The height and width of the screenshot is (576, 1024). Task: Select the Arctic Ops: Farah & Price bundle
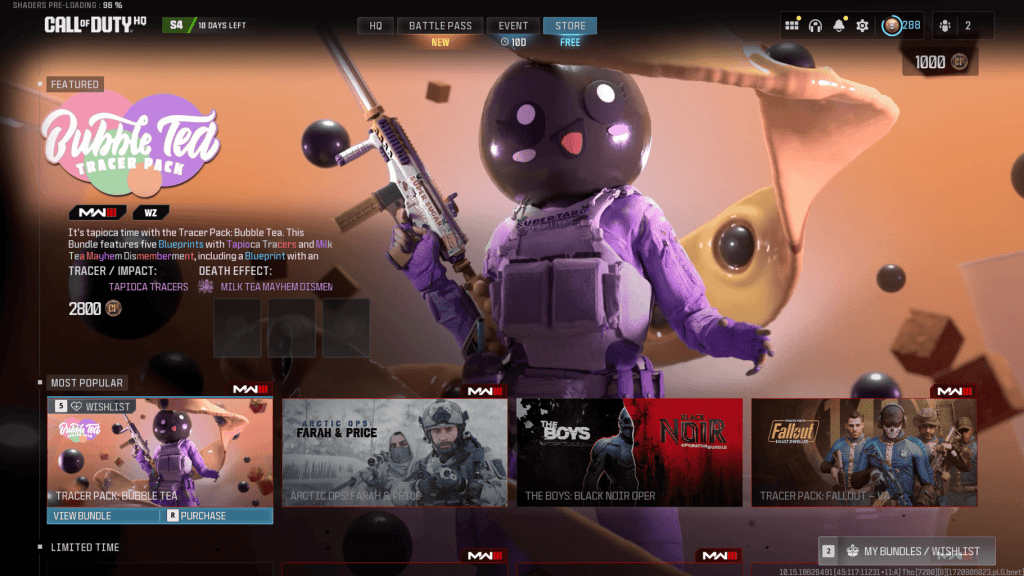coord(394,452)
